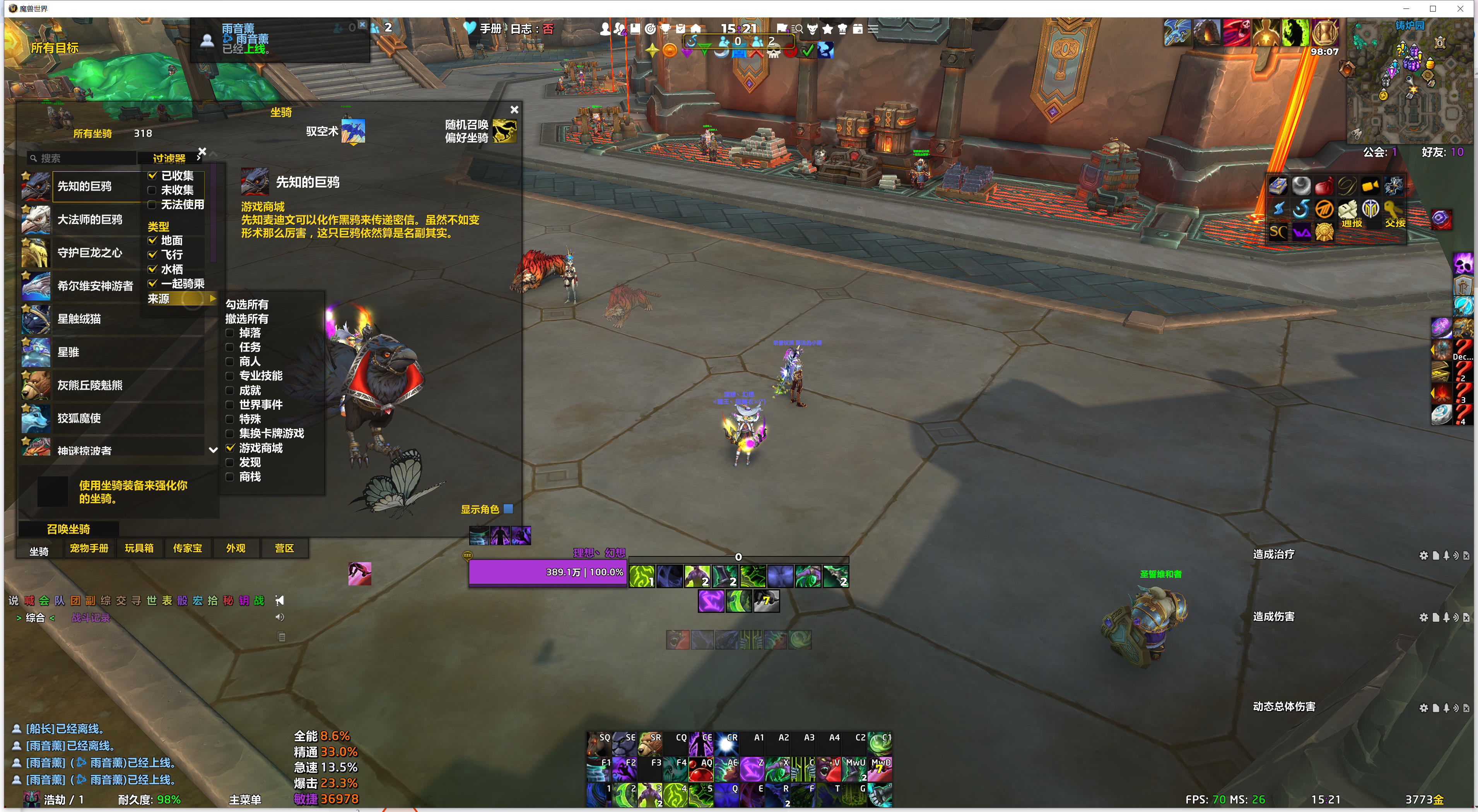This screenshot has height=812, width=1478.
Task: Maximize the game window
Action: [1433, 9]
